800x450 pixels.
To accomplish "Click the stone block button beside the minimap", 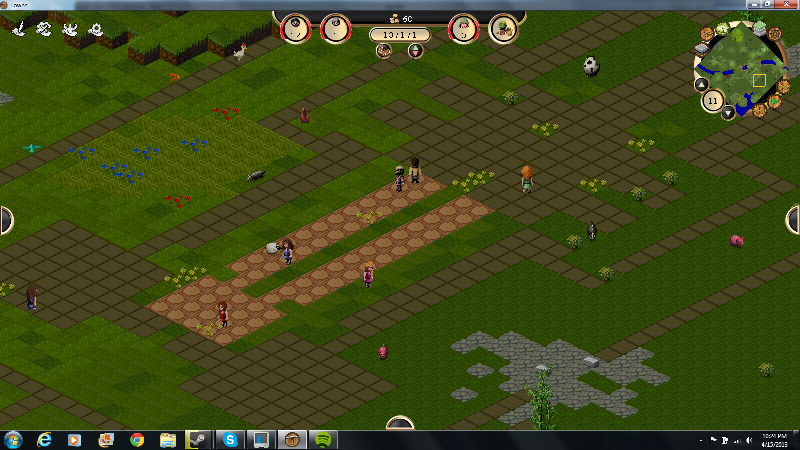I will 703,47.
